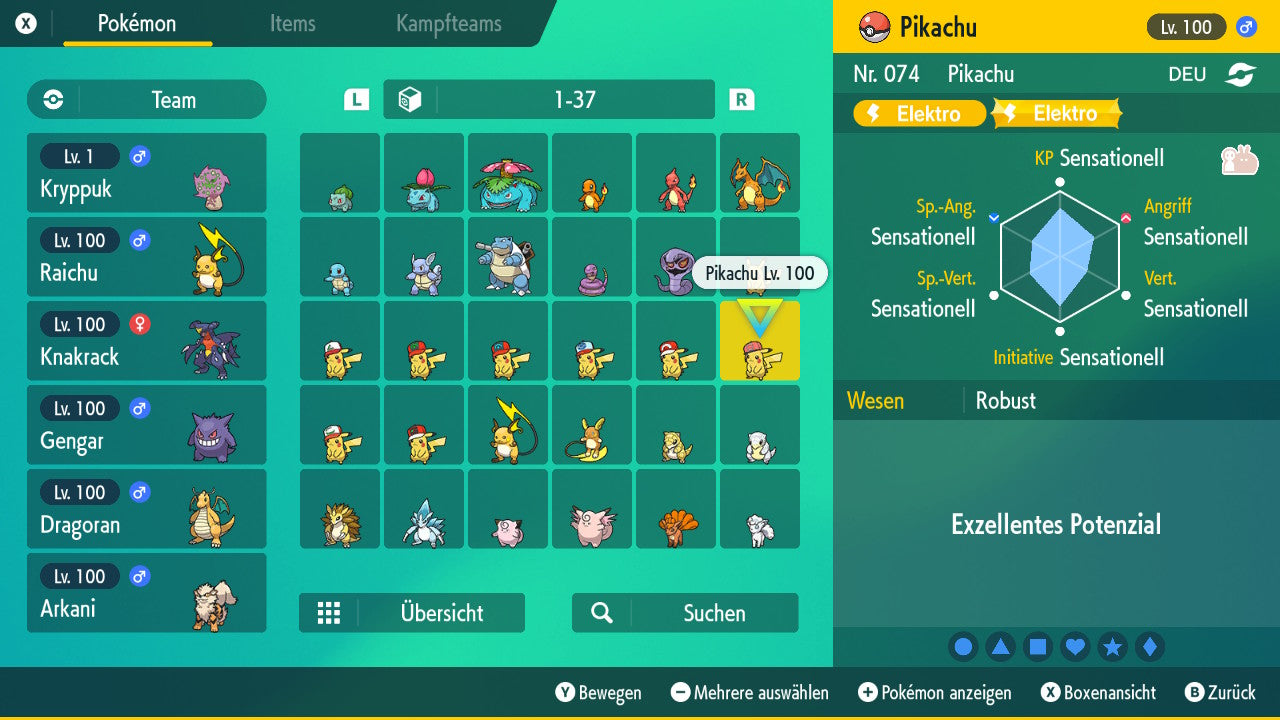Click the Pokémon anzeigen button
1280x720 pixels.
934,692
